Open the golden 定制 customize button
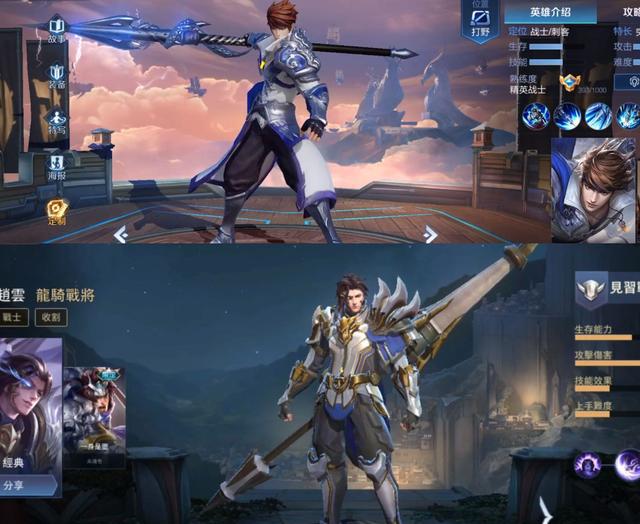Screen dimensions: 640x524 pos(56,211)
